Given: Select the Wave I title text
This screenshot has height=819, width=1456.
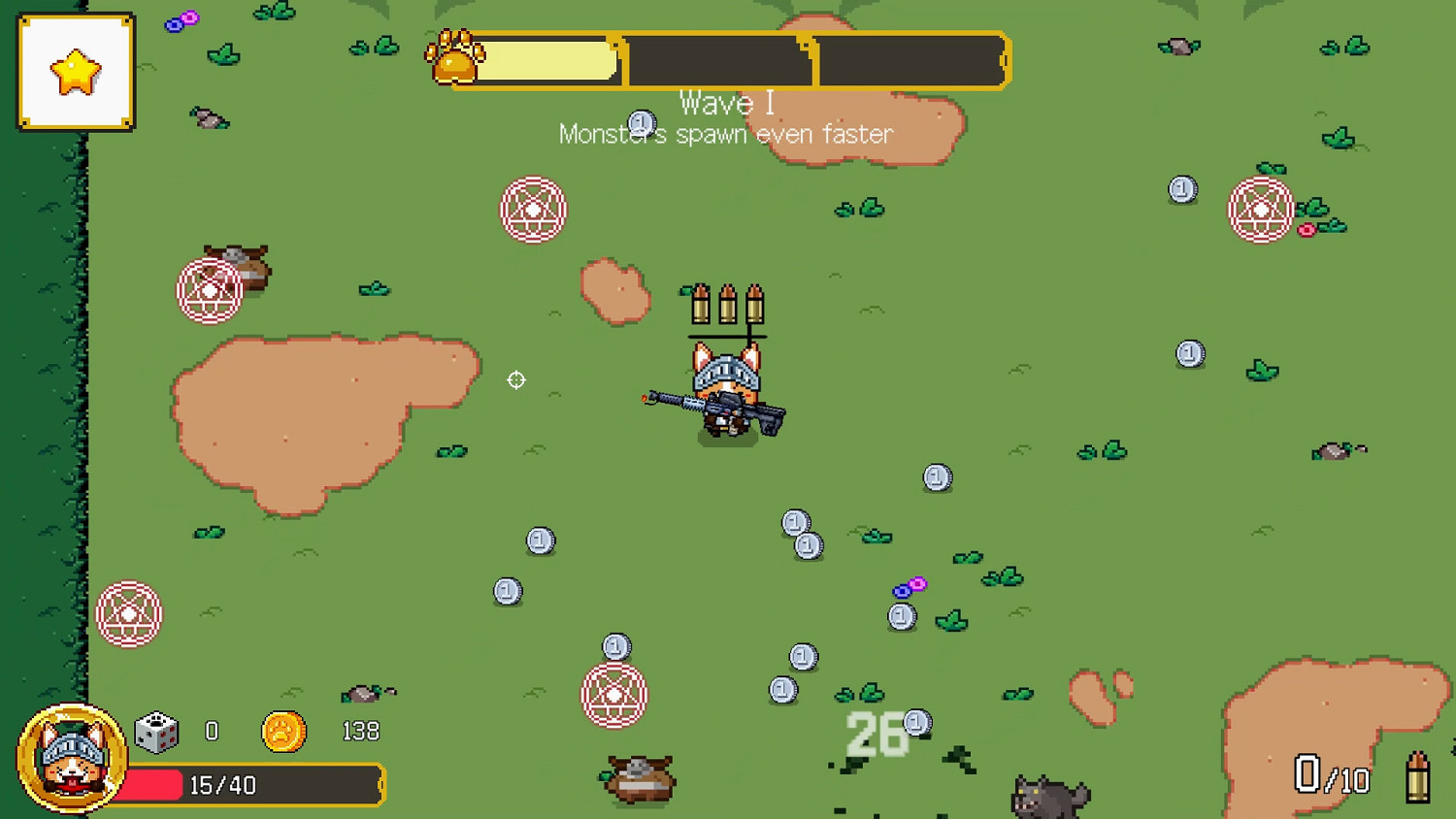Looking at the screenshot, I should [x=728, y=102].
